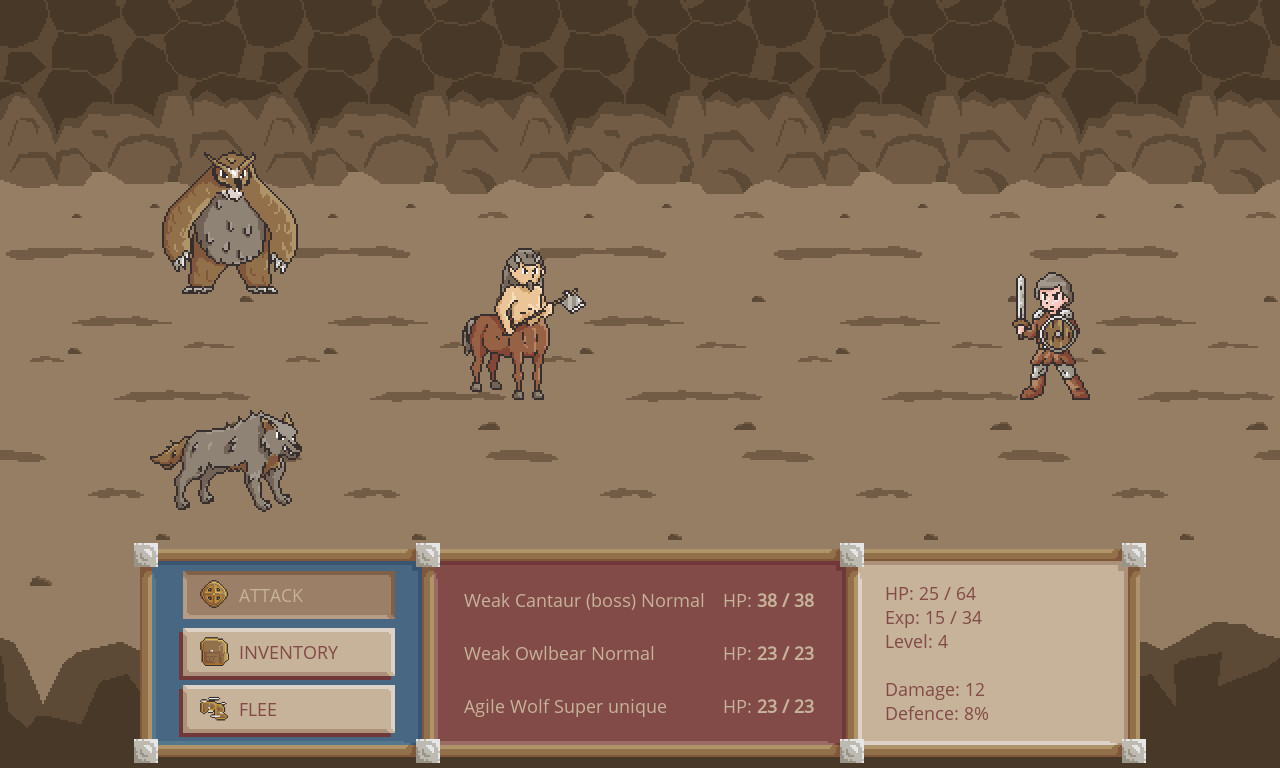This screenshot has height=768, width=1280.
Task: Click the Owlbear enemy sprite
Action: click(227, 225)
